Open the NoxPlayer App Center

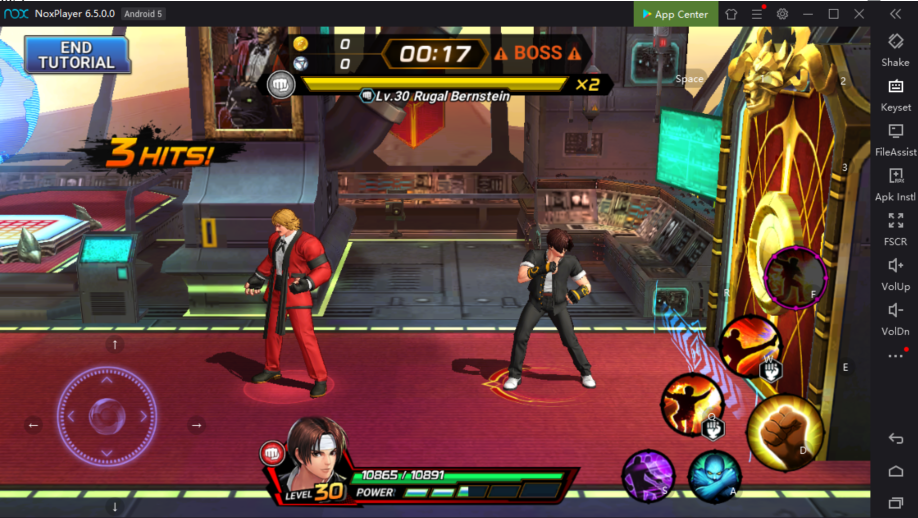[675, 14]
